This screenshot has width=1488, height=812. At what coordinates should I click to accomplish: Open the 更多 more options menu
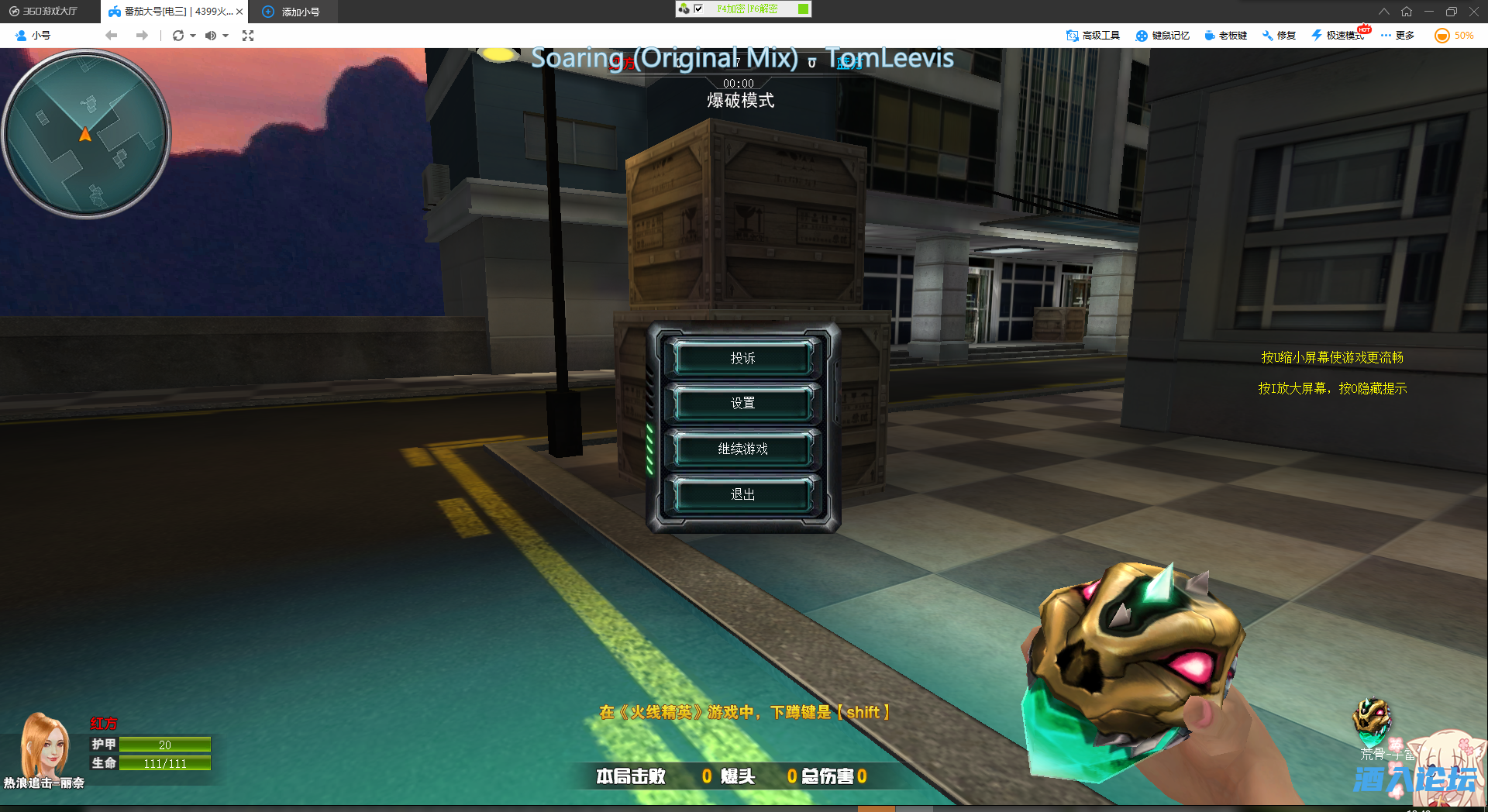[1397, 35]
